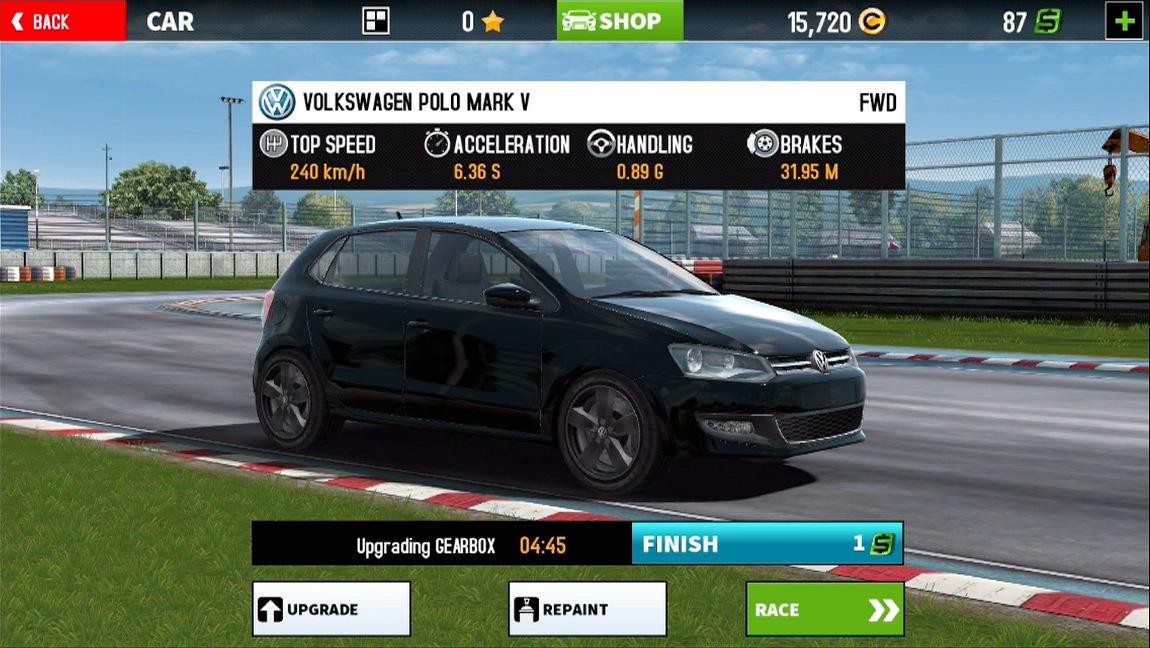
Task: Add more currency with the green plus
Action: click(1124, 21)
